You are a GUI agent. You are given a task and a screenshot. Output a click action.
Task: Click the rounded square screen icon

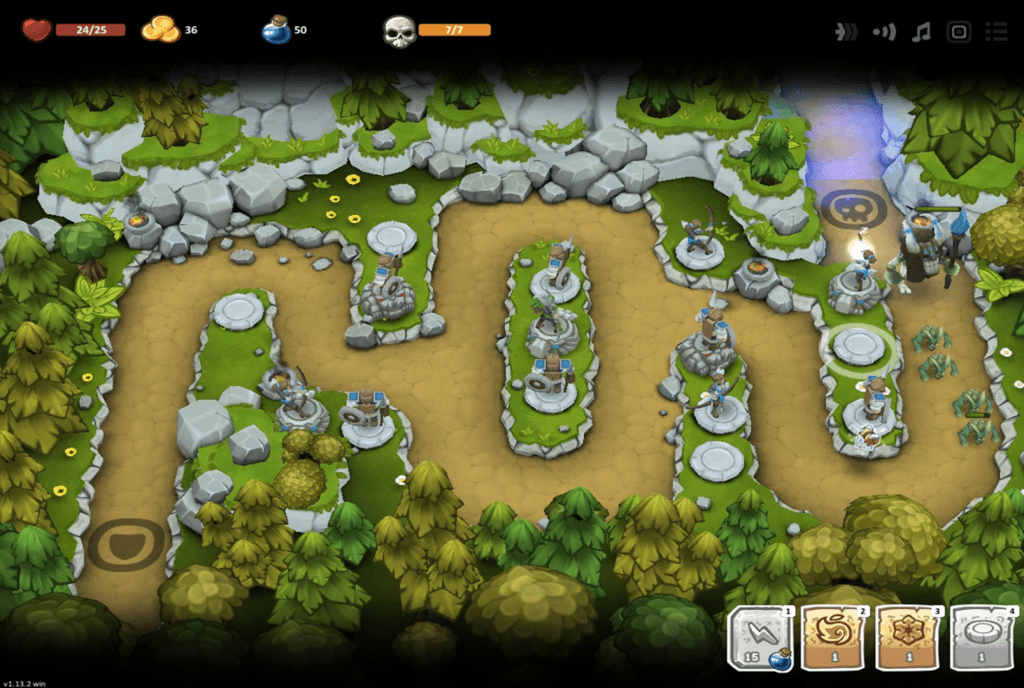coord(958,32)
